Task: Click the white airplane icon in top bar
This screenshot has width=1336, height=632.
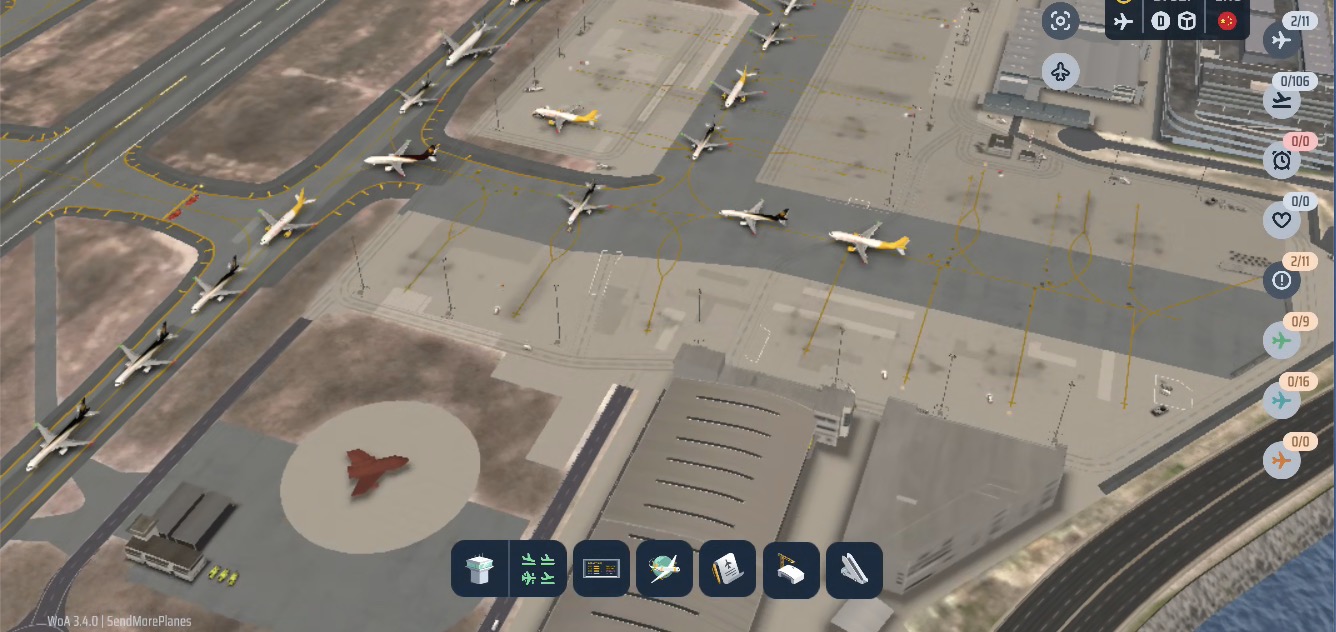Action: pos(1125,21)
